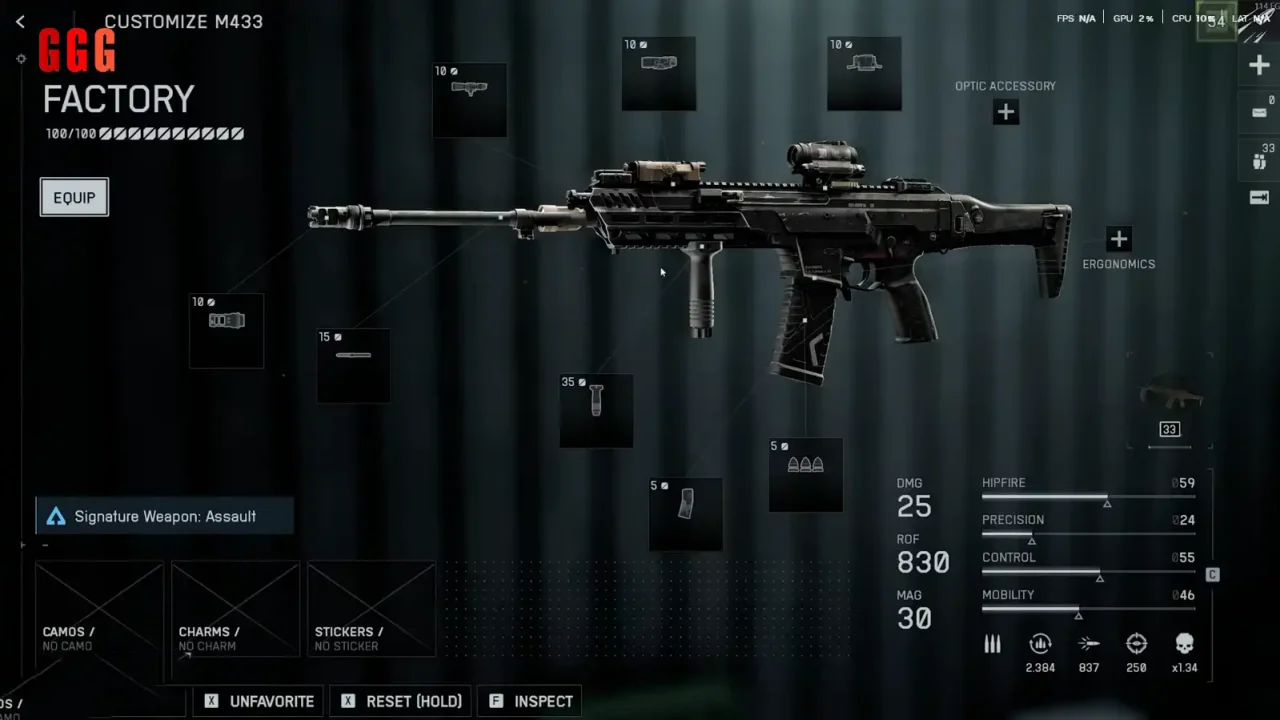Go back using the top-left arrow

tap(20, 21)
